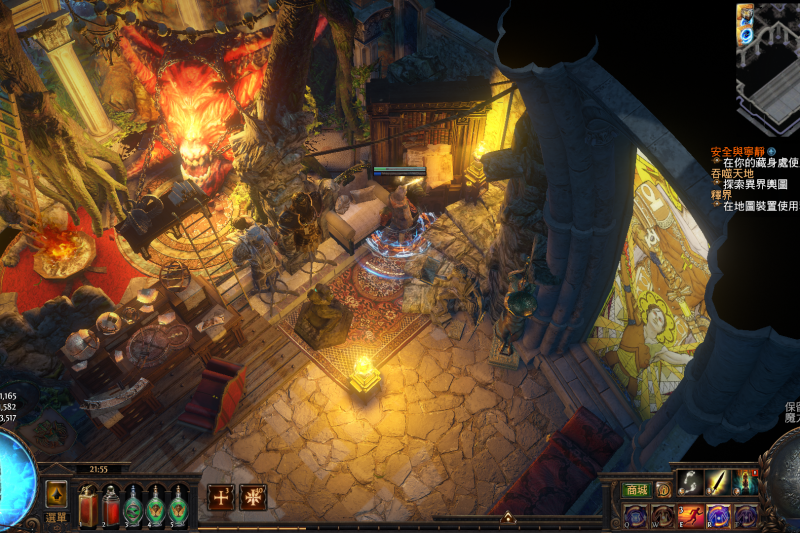Click the blue swirl buff icon
The width and height of the screenshot is (800, 533).
click(745, 35)
